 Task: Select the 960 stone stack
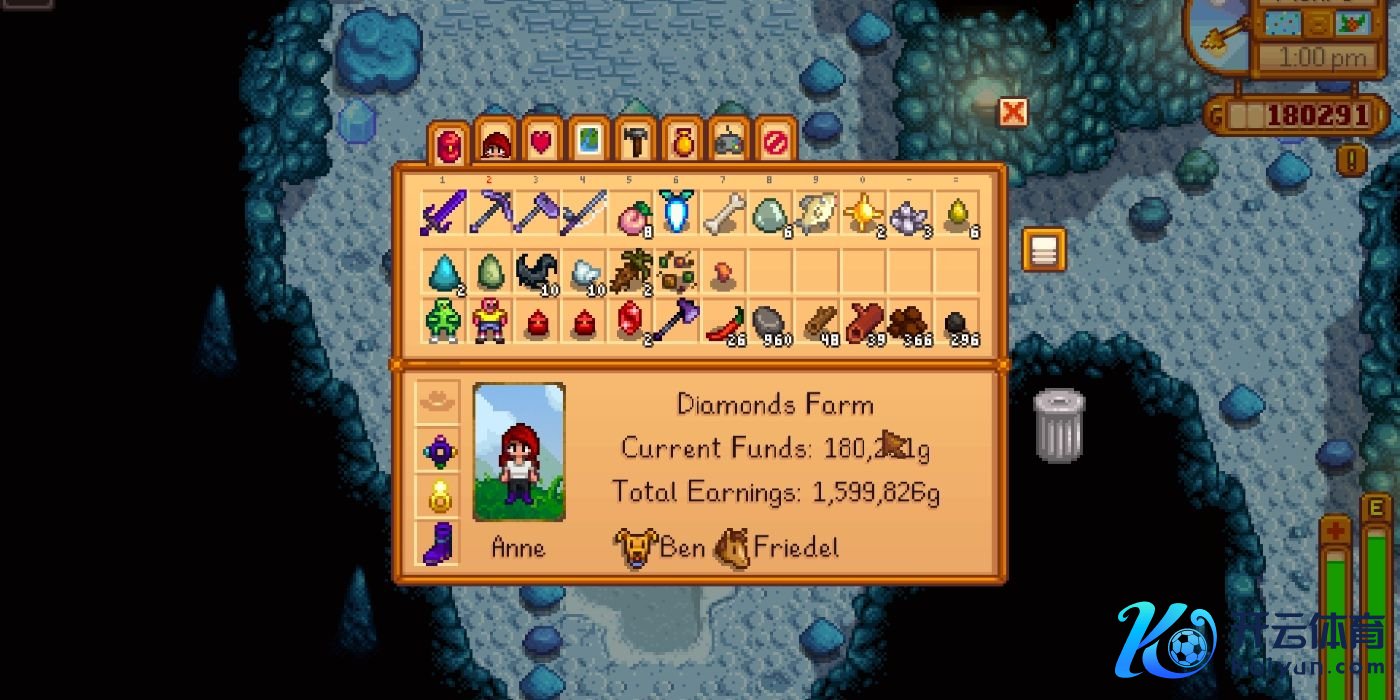click(x=771, y=323)
